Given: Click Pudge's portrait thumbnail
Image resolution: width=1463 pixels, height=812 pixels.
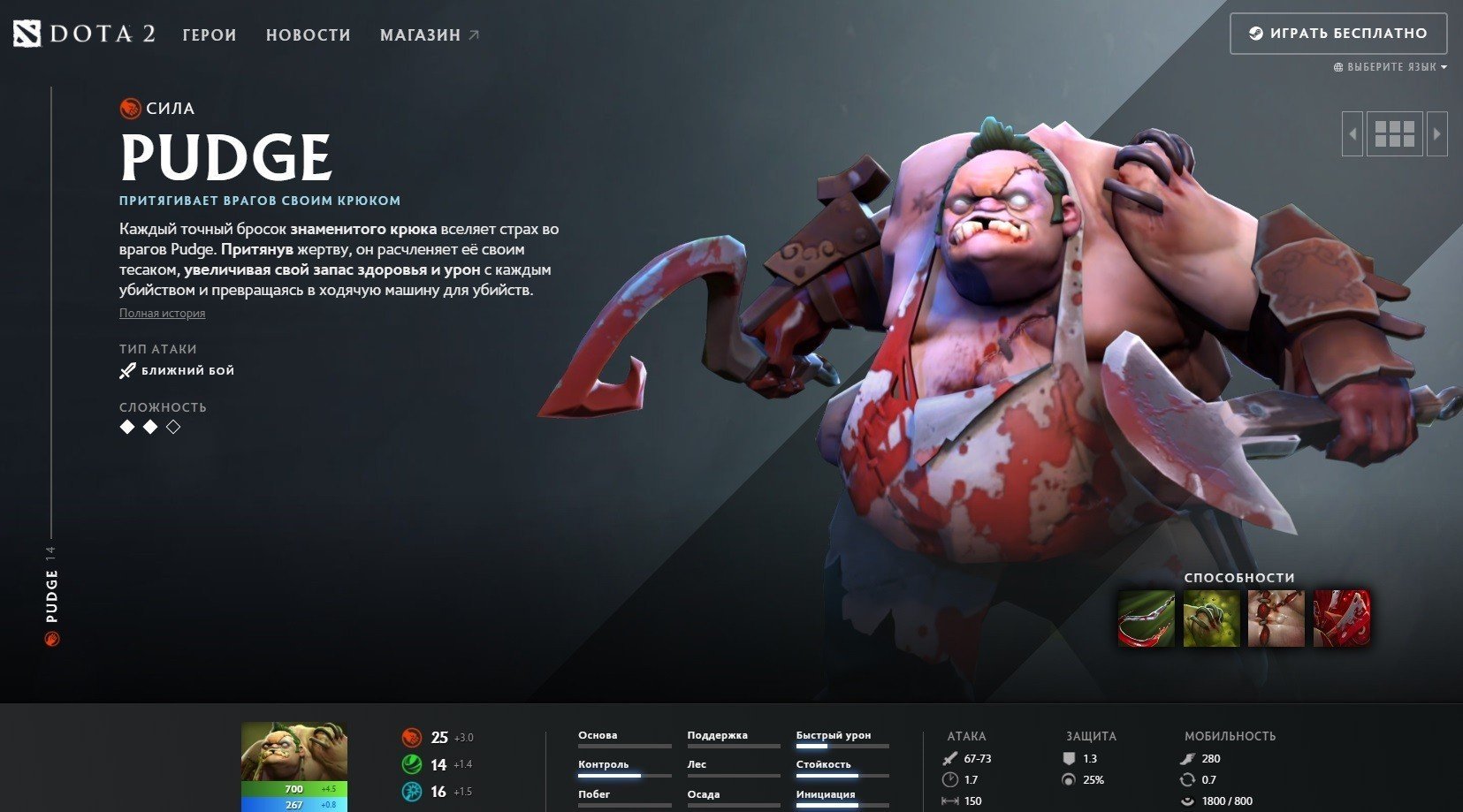Looking at the screenshot, I should pos(293,751).
